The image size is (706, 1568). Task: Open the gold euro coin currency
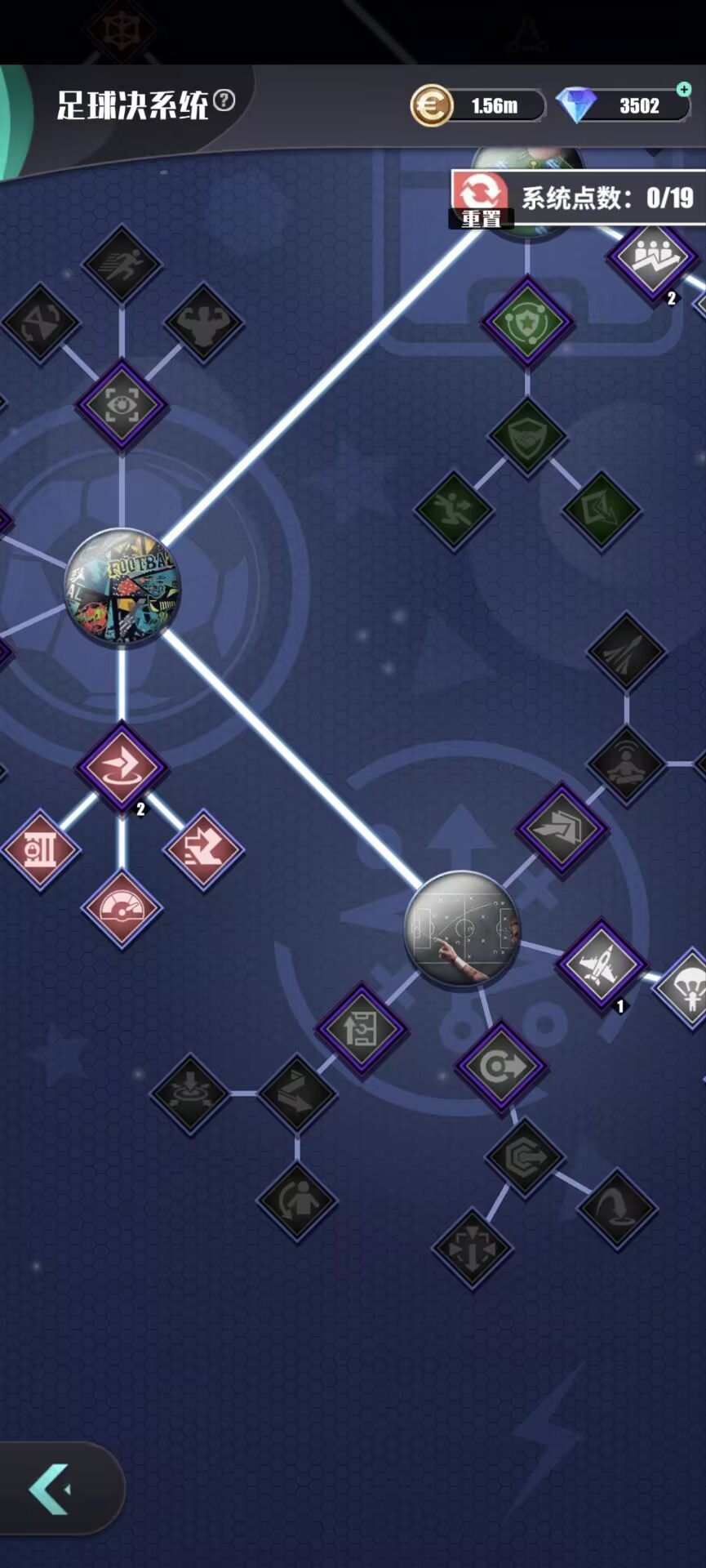(x=431, y=106)
